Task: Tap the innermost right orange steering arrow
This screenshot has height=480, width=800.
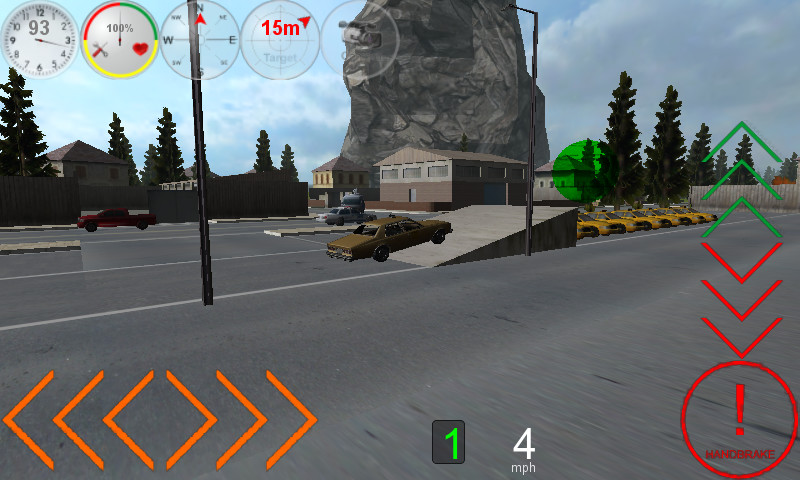Action: 192,419
